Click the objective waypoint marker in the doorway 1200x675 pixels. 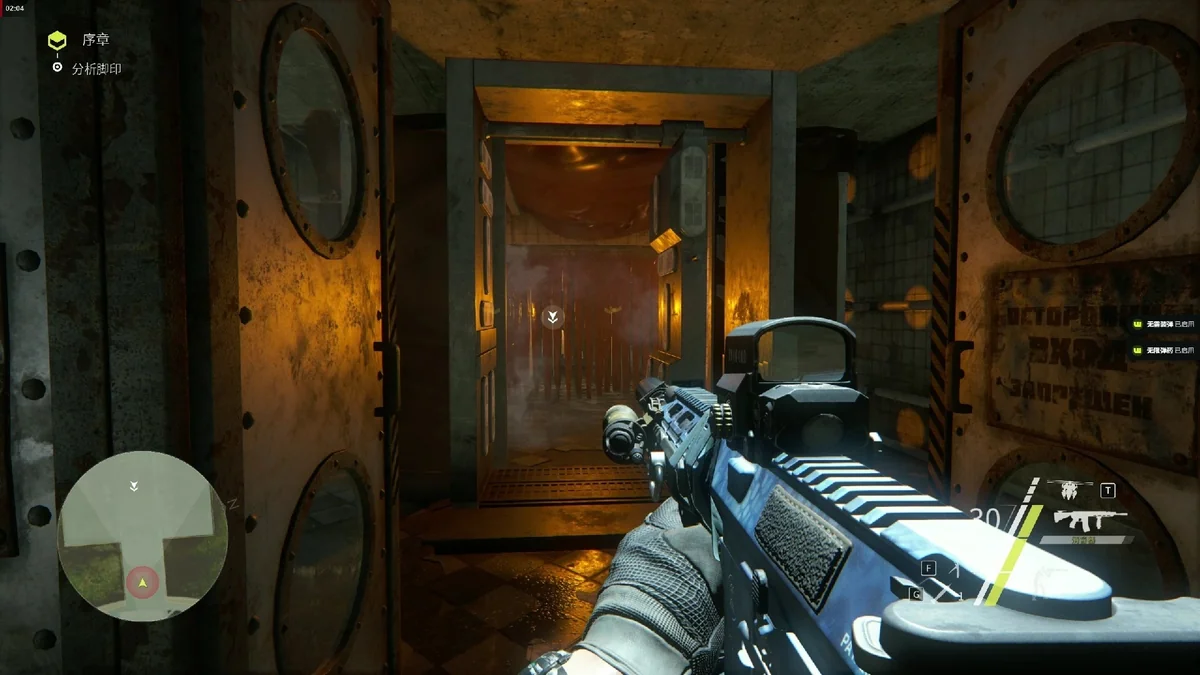click(552, 317)
